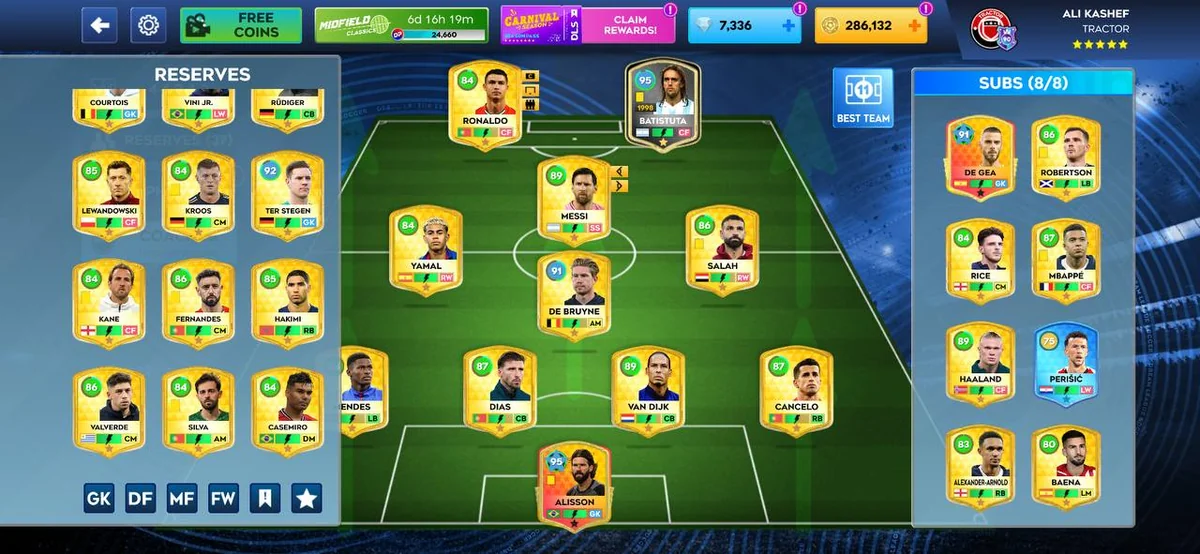The height and width of the screenshot is (554, 1200).
Task: Add more diamonds with the plus button
Action: 789,26
